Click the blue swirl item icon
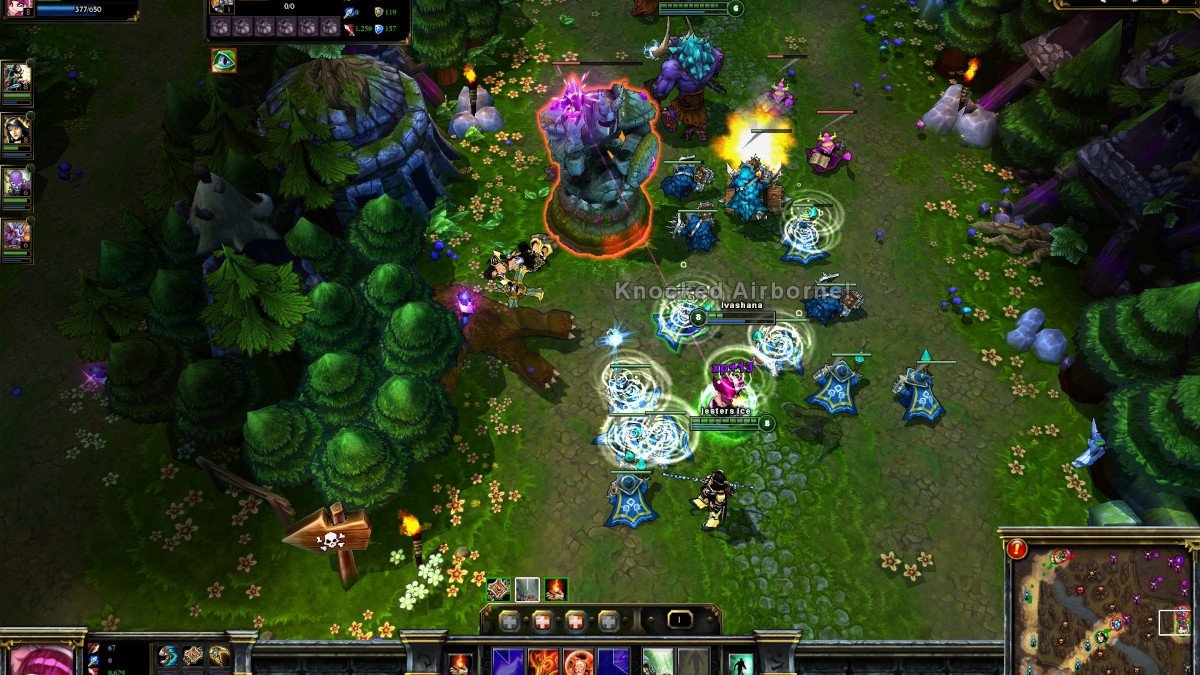 coord(167,656)
